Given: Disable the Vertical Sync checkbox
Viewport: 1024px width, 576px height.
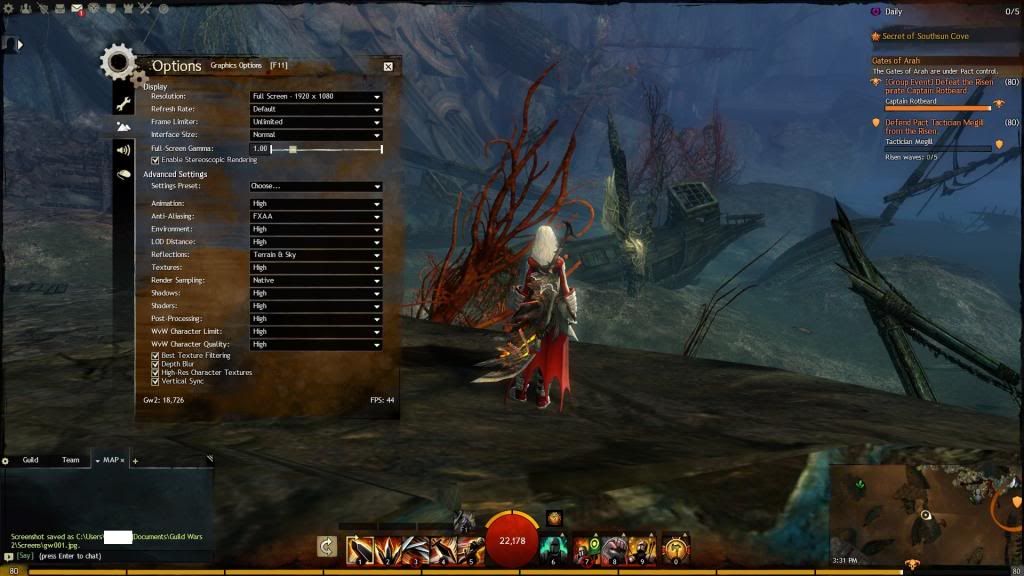Looking at the screenshot, I should 155,381.
